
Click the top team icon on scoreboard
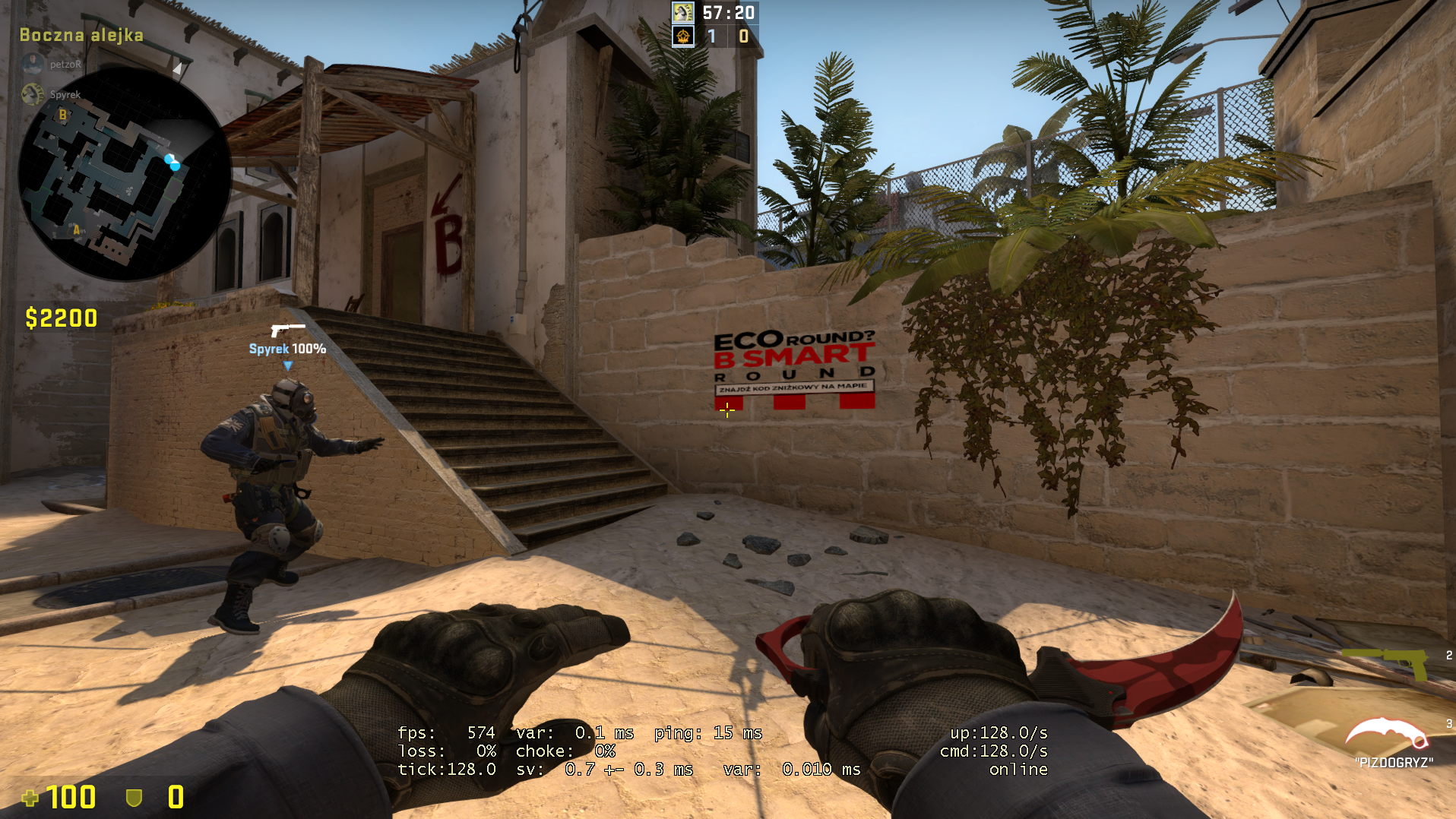click(683, 13)
